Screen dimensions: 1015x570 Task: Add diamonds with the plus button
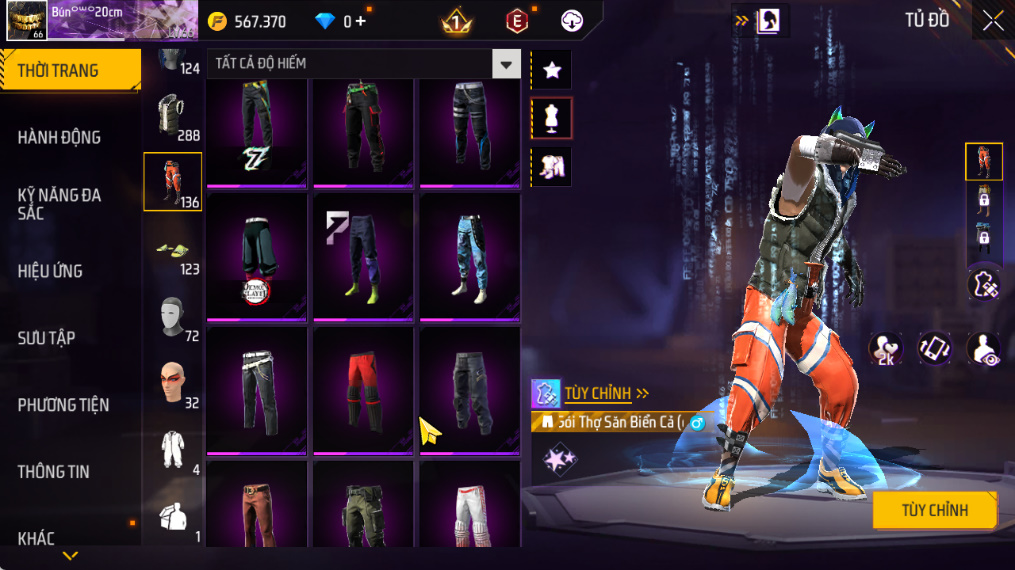point(361,21)
